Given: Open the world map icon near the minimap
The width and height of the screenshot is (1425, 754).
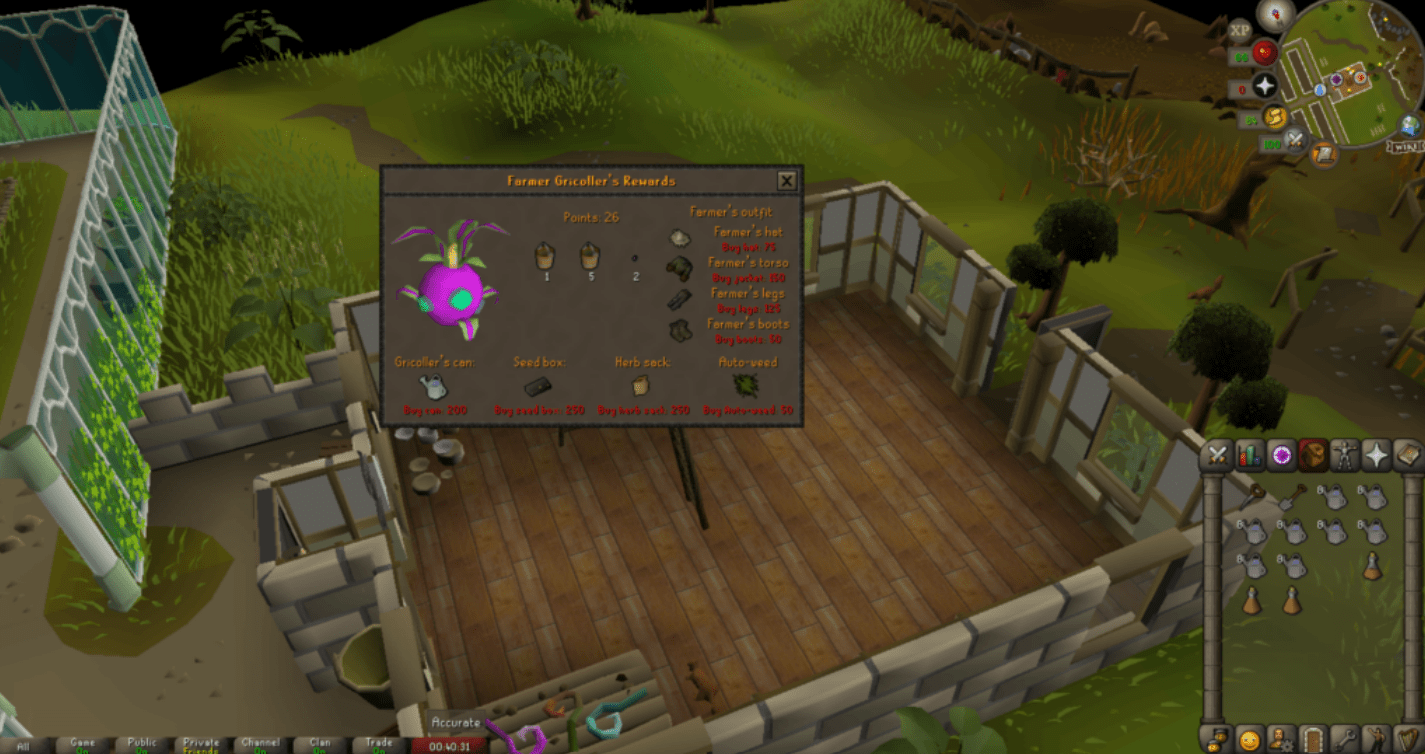Looking at the screenshot, I should (x=1409, y=126).
